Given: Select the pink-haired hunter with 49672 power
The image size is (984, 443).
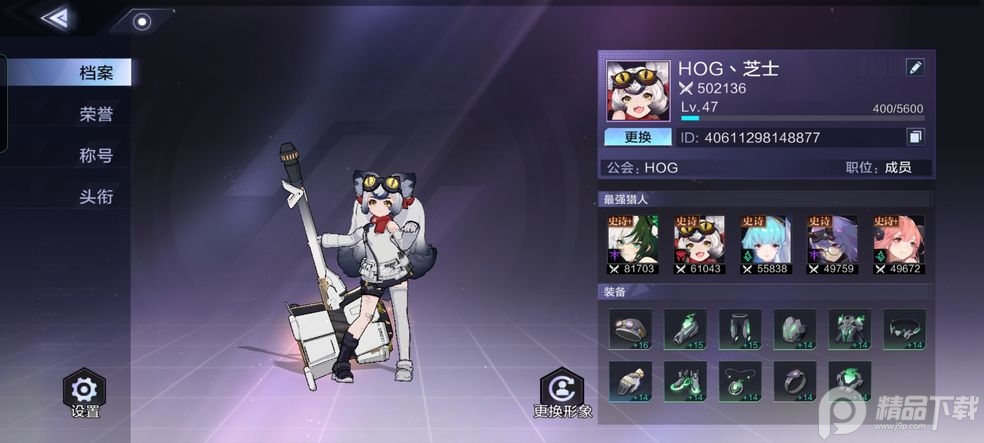Looking at the screenshot, I should (x=898, y=243).
